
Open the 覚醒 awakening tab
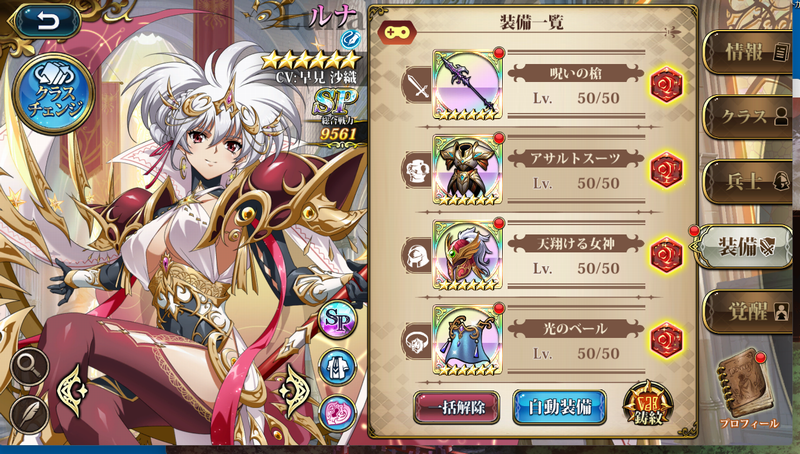coord(748,309)
